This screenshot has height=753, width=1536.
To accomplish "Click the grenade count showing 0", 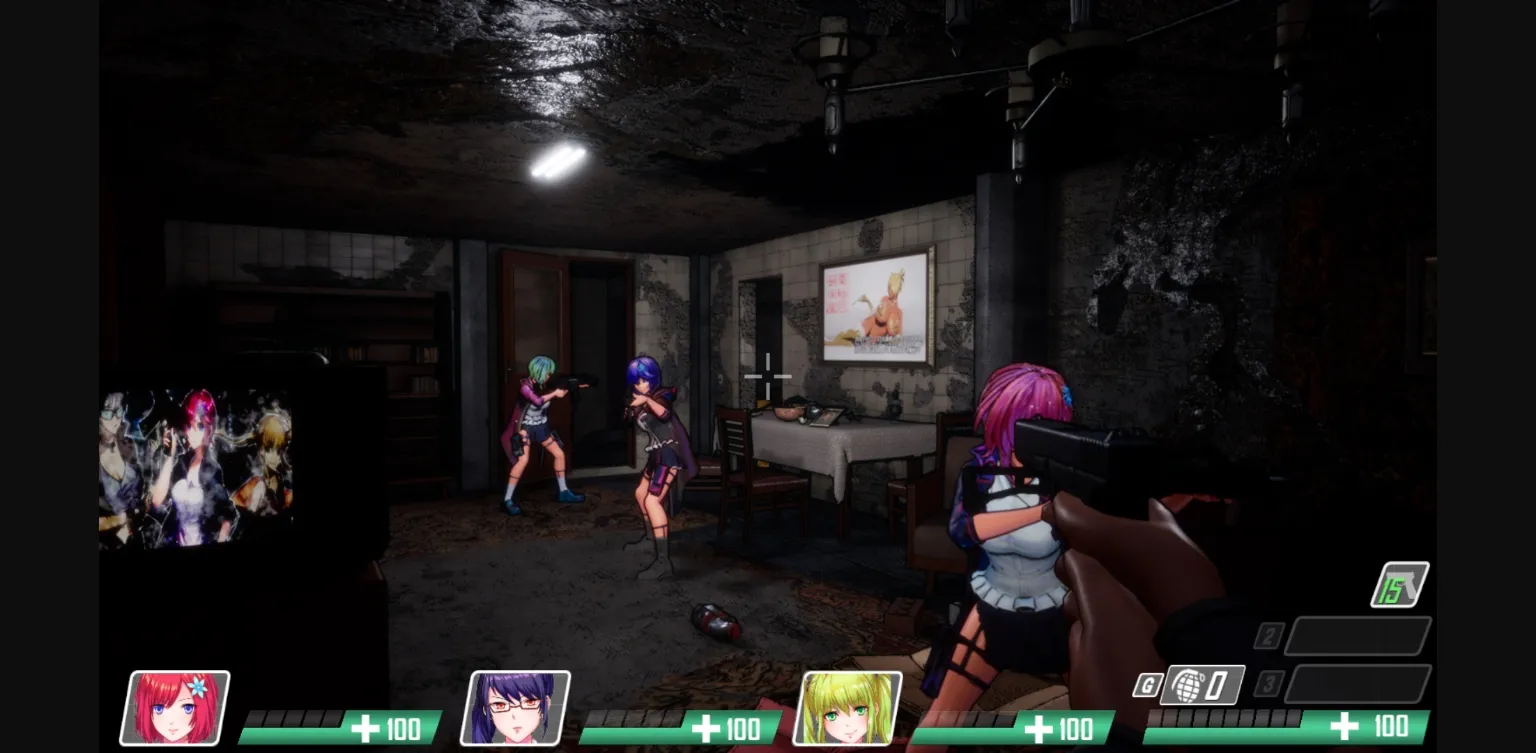I will (x=1216, y=686).
